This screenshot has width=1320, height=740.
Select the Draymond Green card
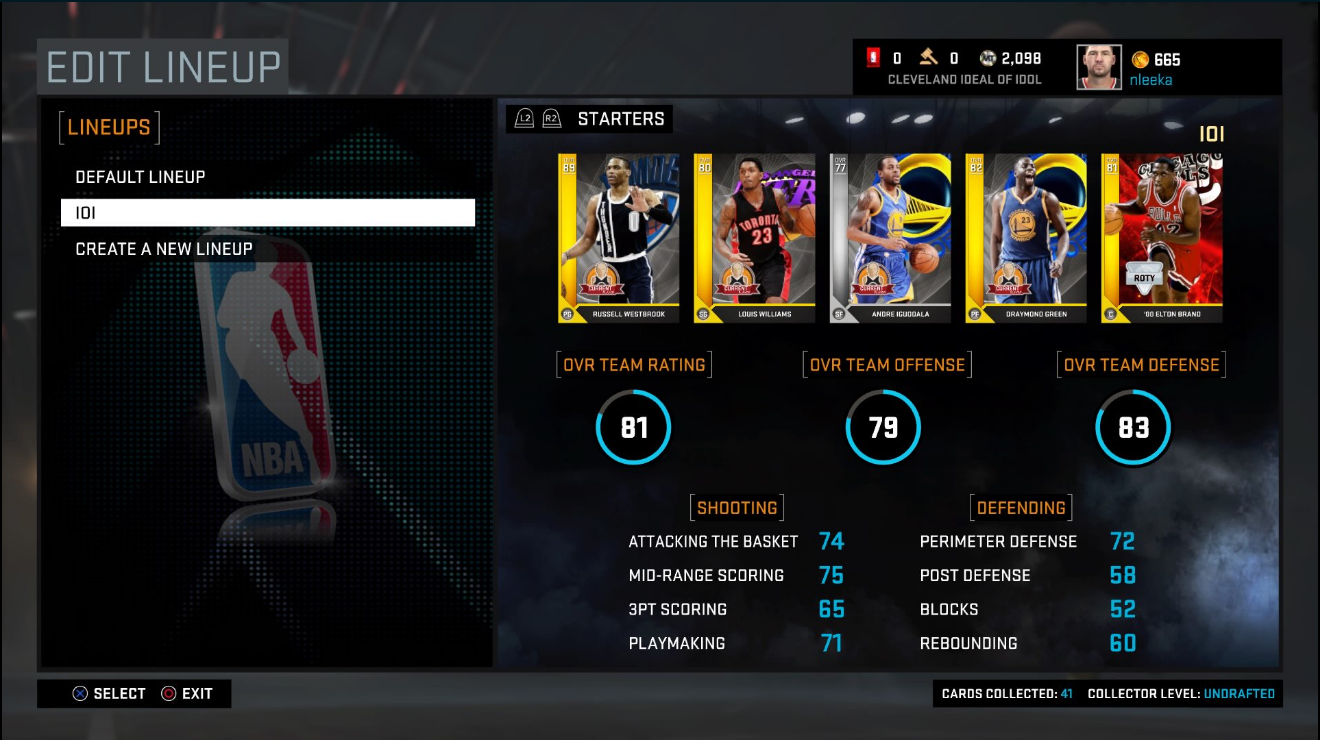(x=1026, y=238)
